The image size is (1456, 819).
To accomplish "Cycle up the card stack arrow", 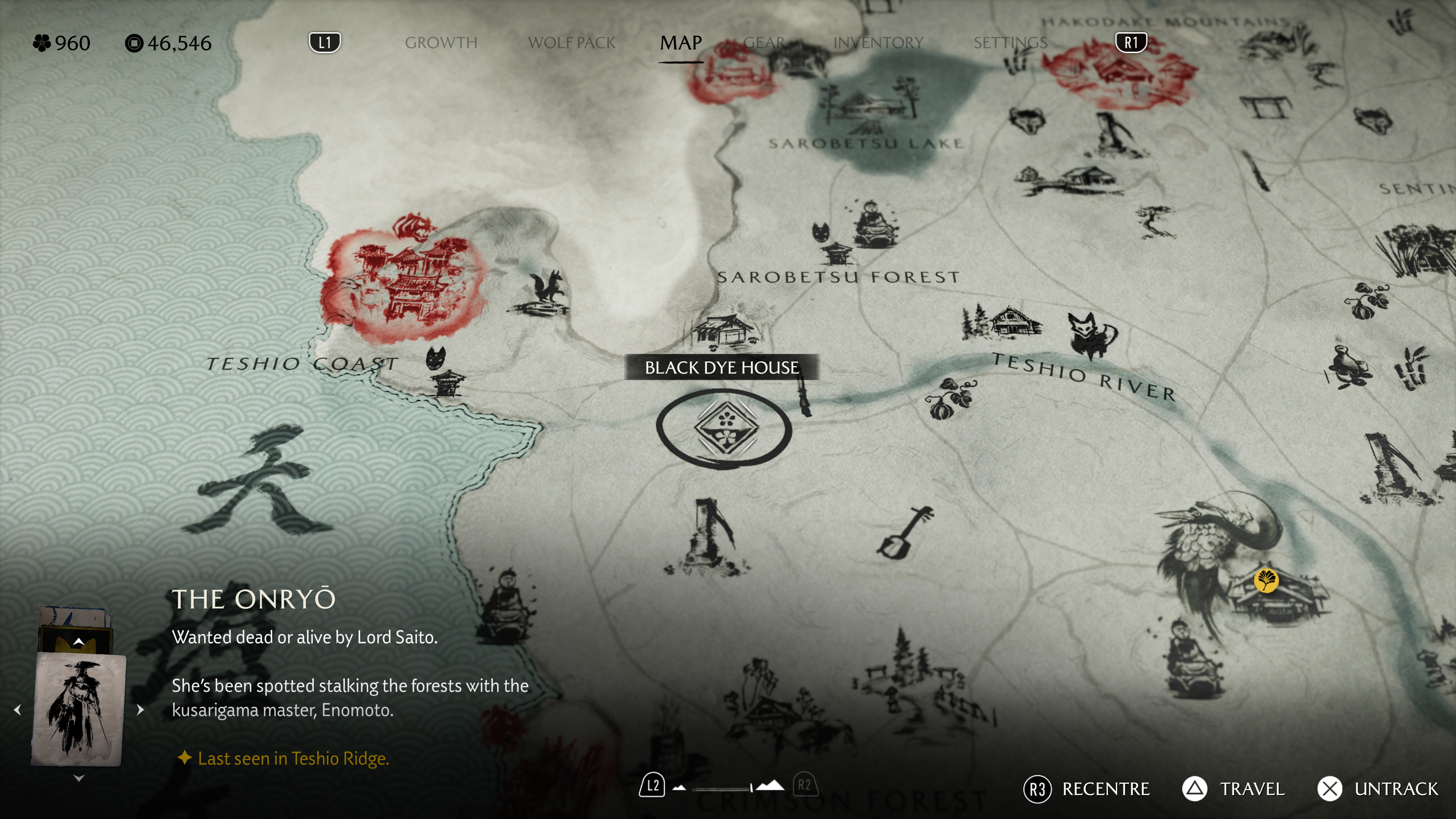I will [78, 642].
